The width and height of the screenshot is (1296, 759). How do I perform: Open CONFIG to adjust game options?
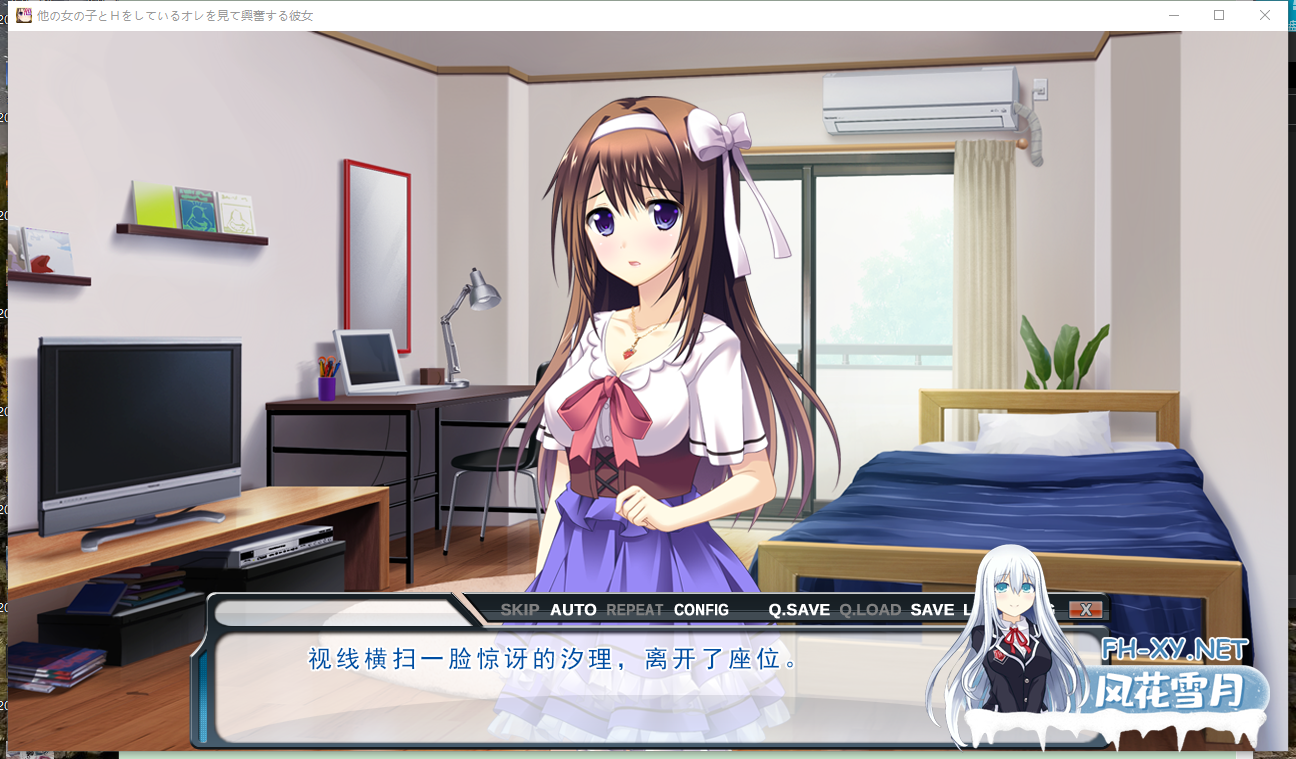coord(700,609)
